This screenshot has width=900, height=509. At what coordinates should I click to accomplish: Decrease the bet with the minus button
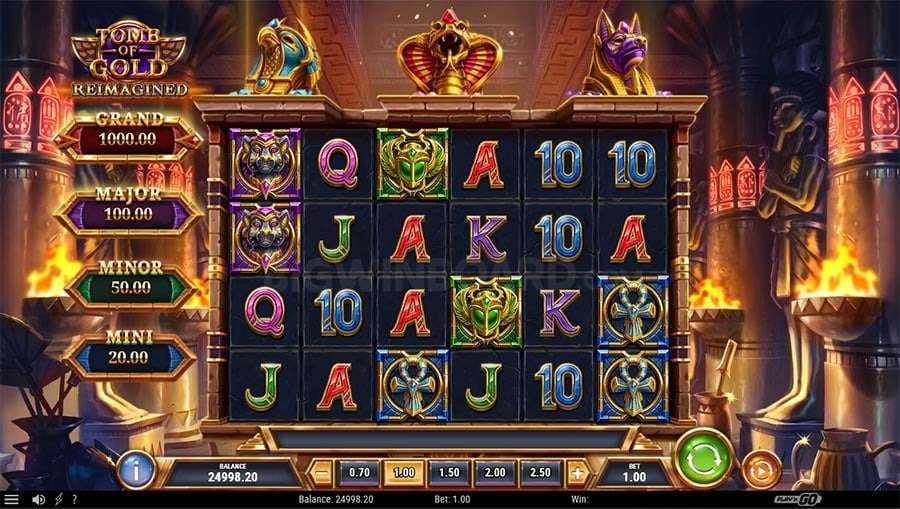tap(322, 472)
